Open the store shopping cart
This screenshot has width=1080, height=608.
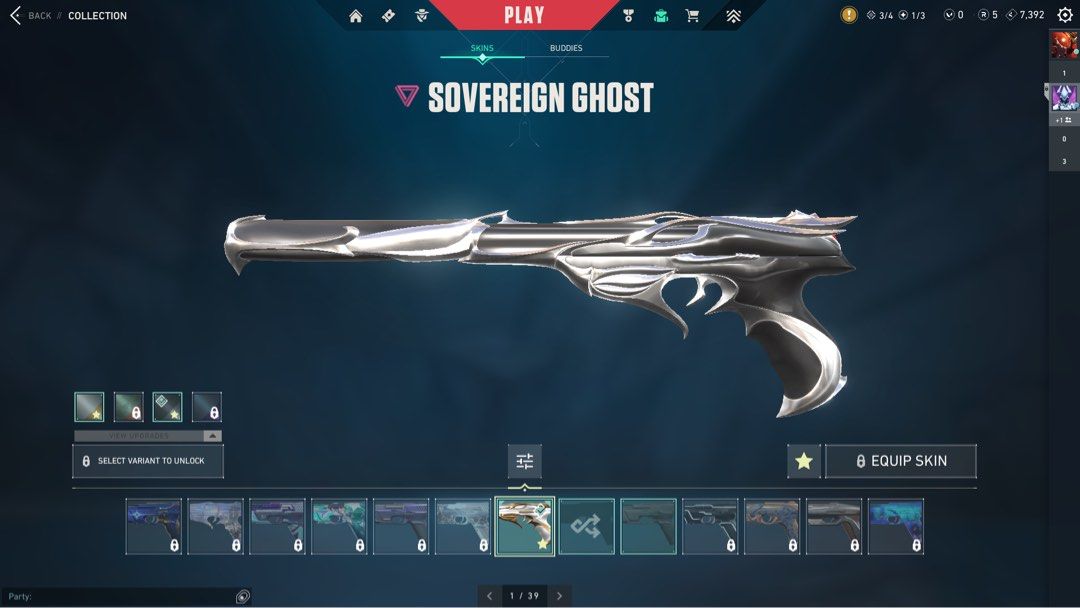coord(692,16)
